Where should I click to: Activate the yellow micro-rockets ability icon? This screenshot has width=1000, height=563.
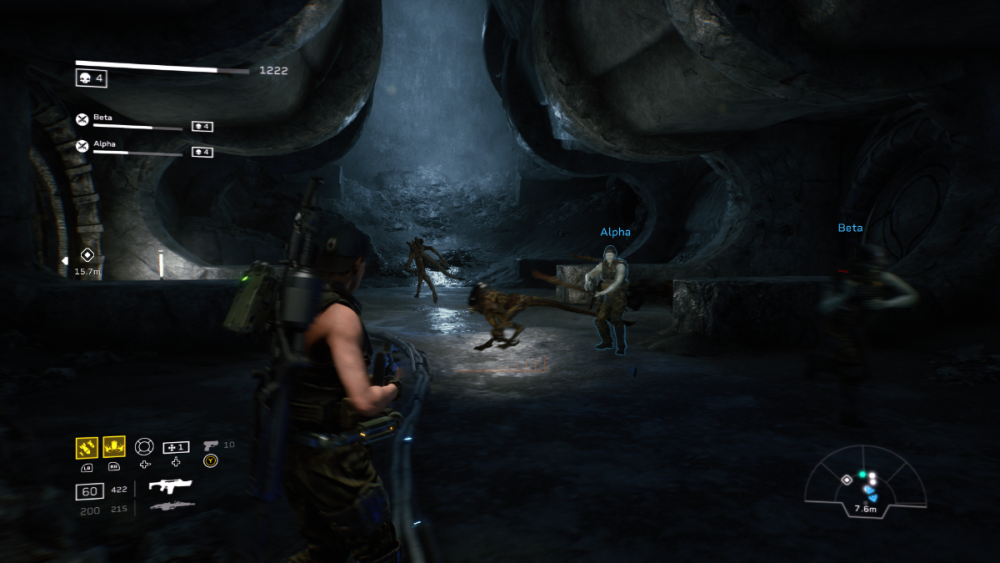point(87,446)
